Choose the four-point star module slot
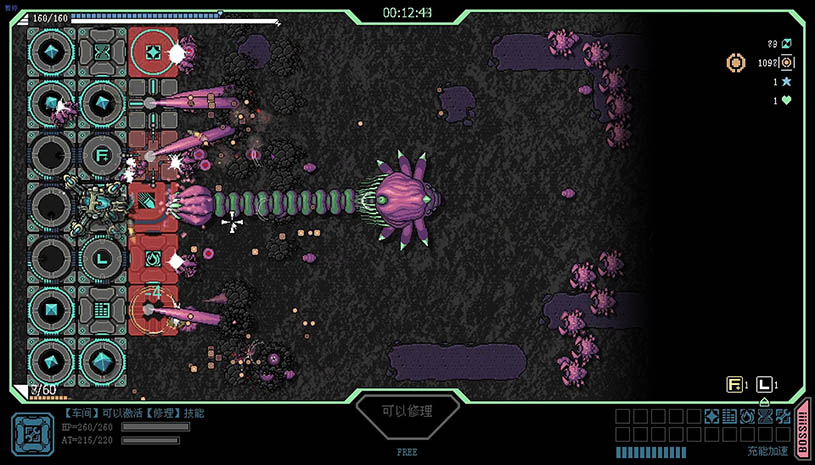Image resolution: width=815 pixels, height=465 pixels. tap(712, 416)
